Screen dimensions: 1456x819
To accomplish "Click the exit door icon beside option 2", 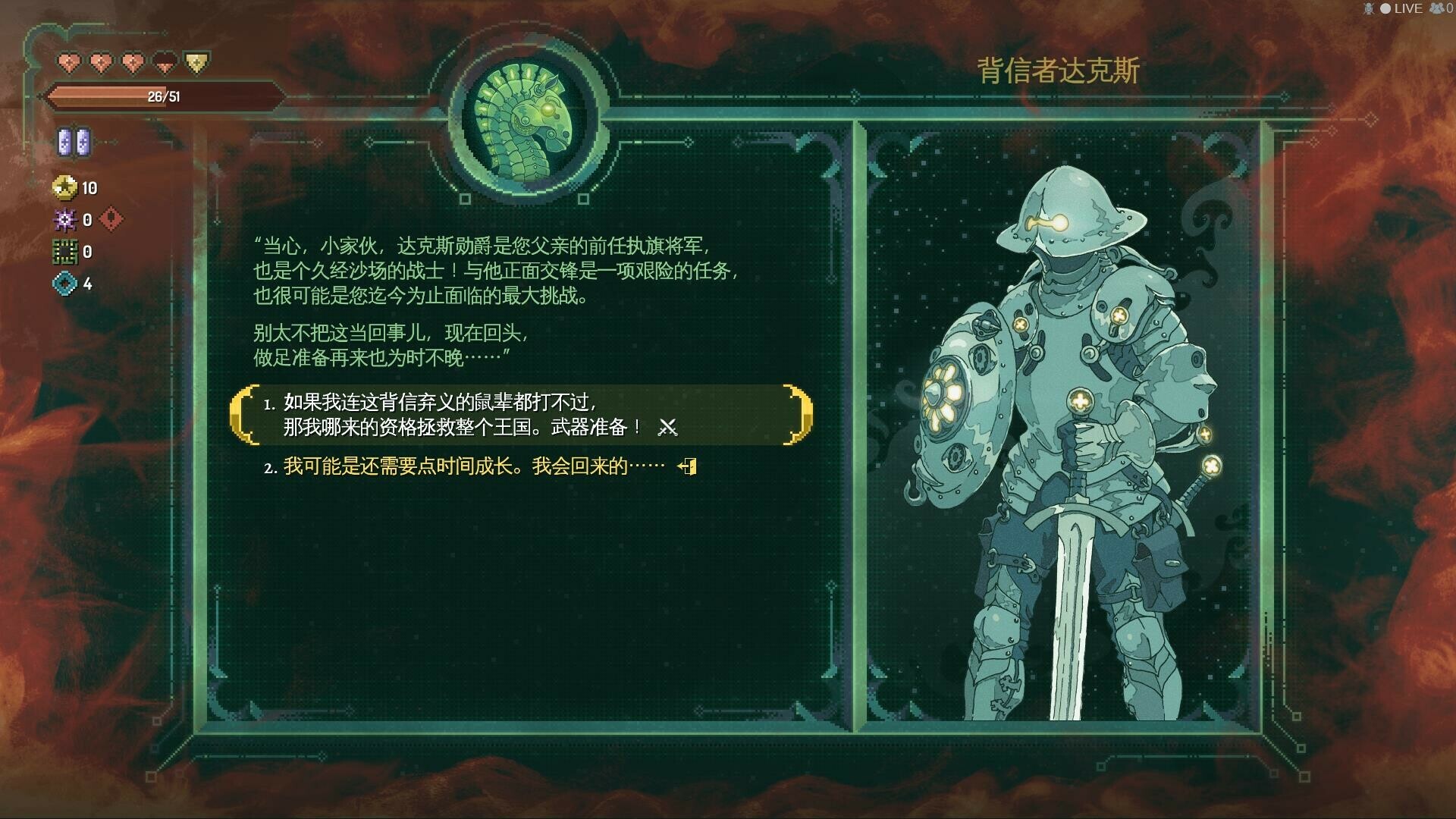I will pos(687,467).
